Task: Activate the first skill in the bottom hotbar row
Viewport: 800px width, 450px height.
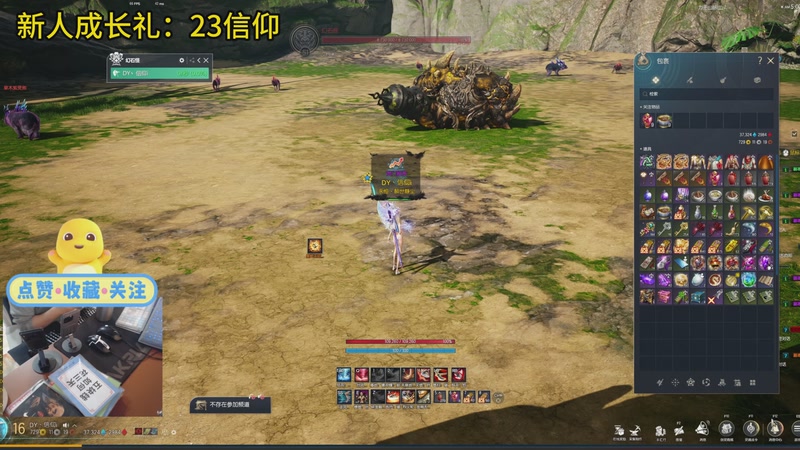Action: click(x=344, y=396)
